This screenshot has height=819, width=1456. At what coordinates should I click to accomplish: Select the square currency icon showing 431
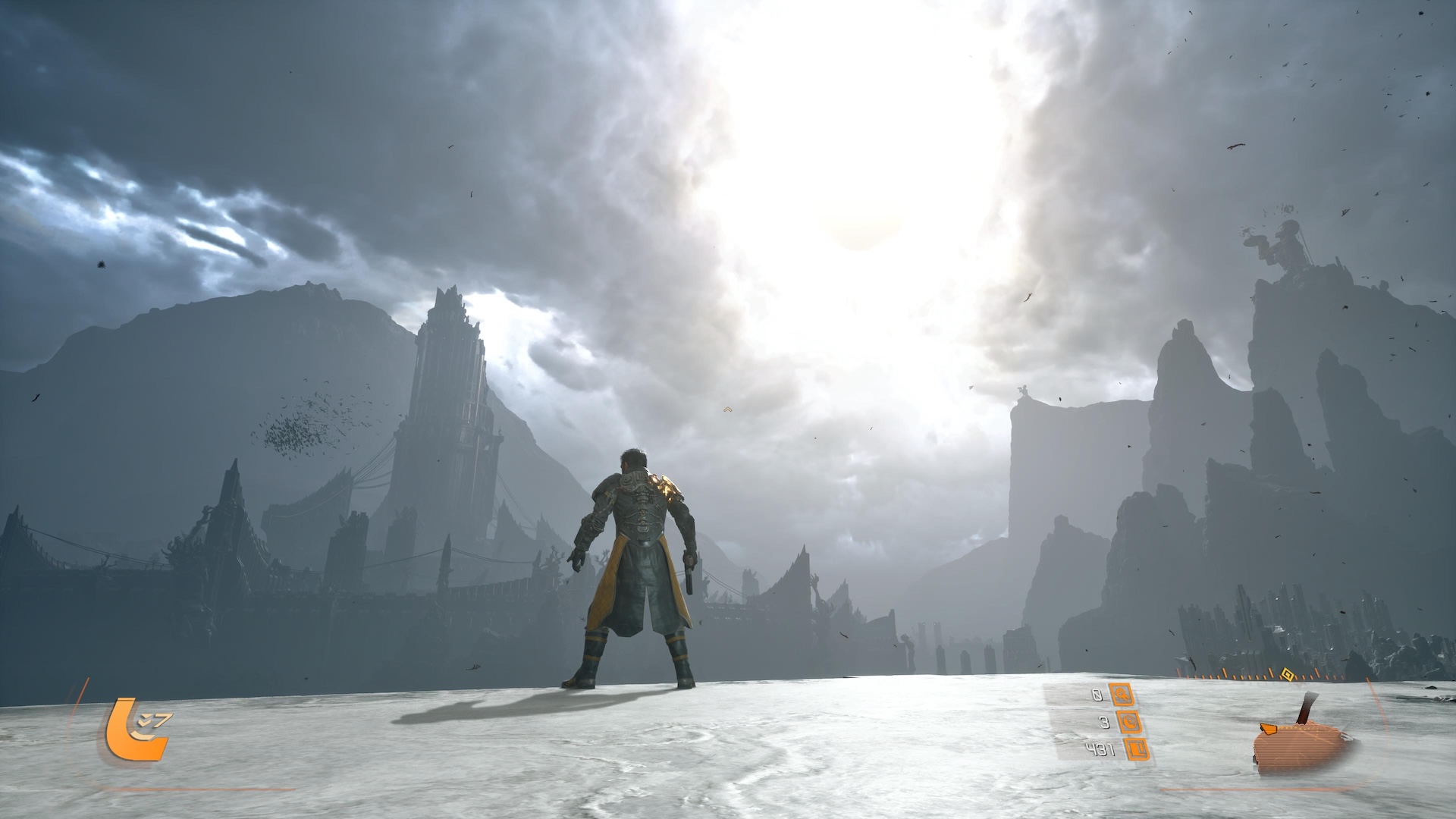(1137, 750)
